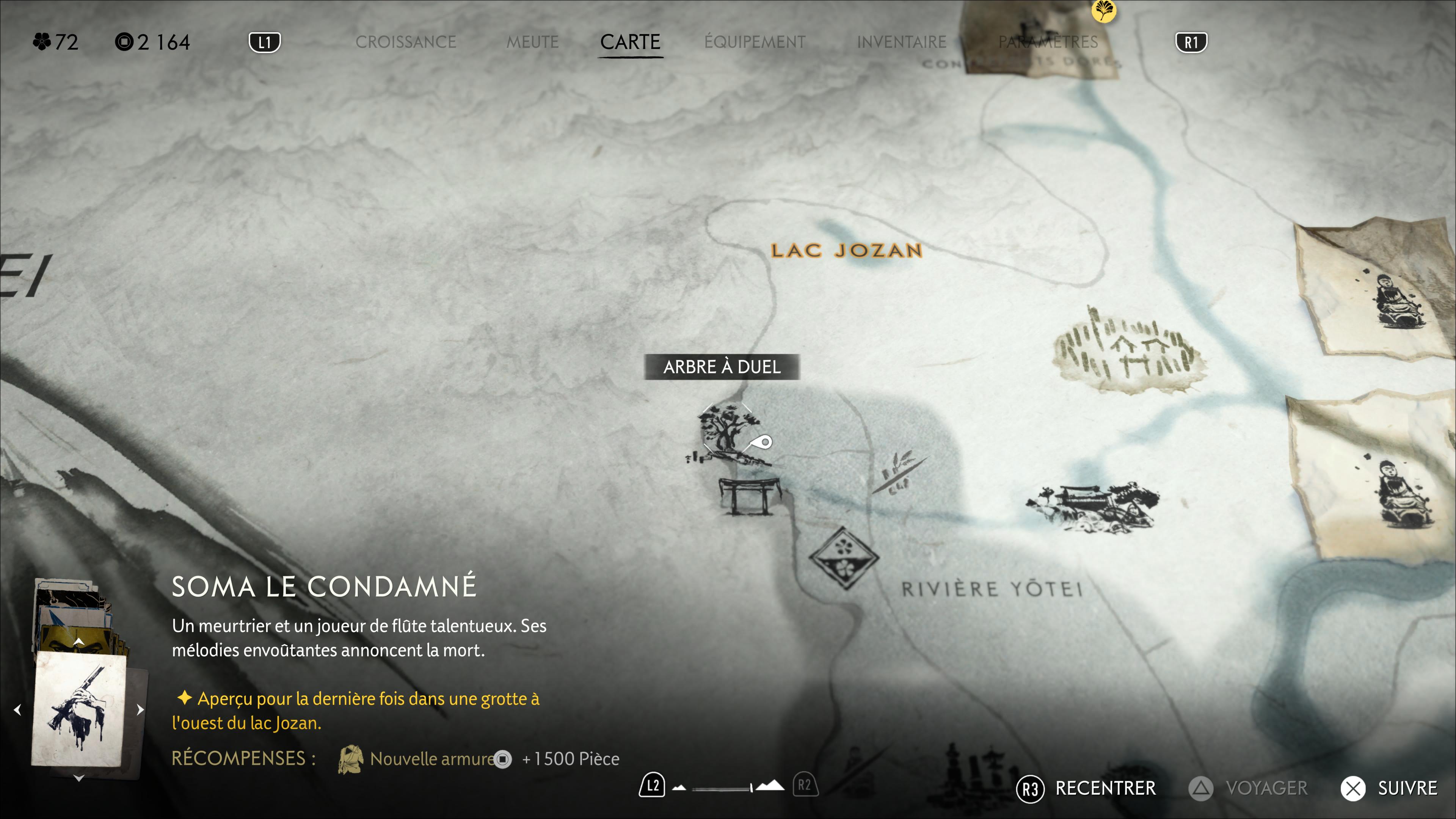1456x819 pixels.
Task: Show the next card with right arrow
Action: tap(140, 709)
